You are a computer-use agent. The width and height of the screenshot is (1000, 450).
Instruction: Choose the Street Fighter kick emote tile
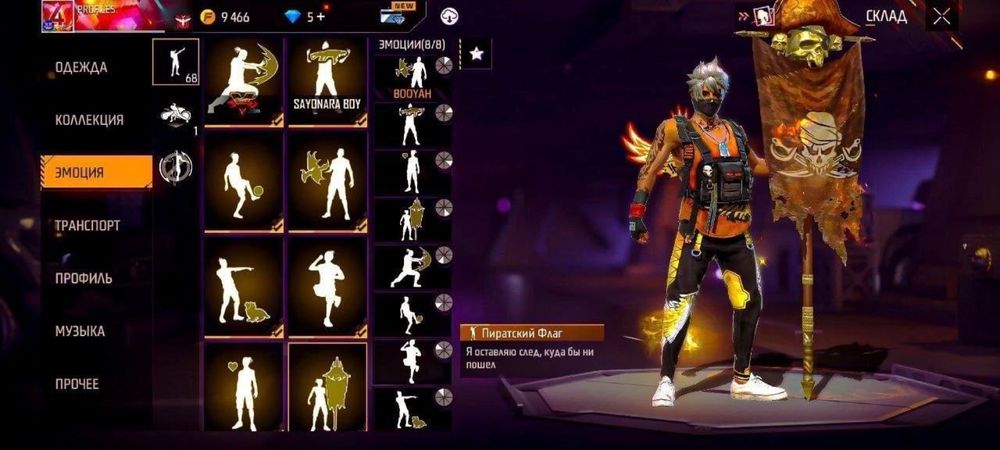(243, 82)
